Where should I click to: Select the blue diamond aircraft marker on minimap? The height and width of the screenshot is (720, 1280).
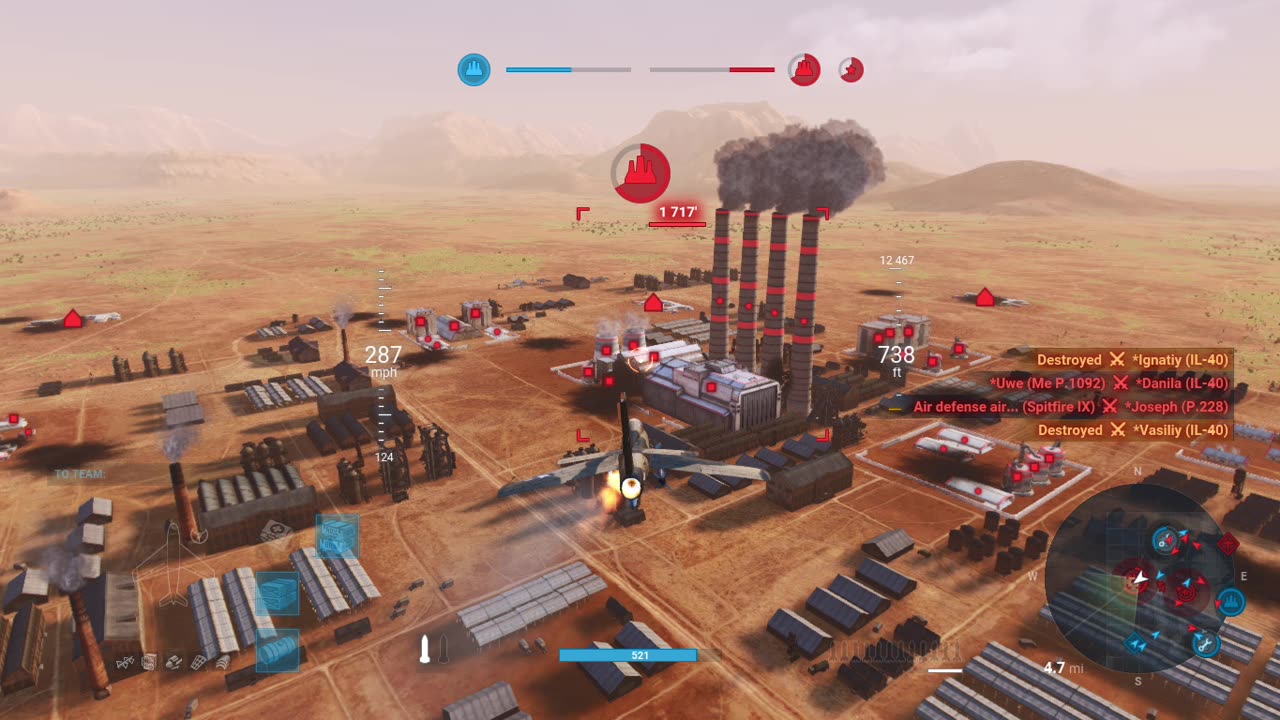click(1137, 643)
